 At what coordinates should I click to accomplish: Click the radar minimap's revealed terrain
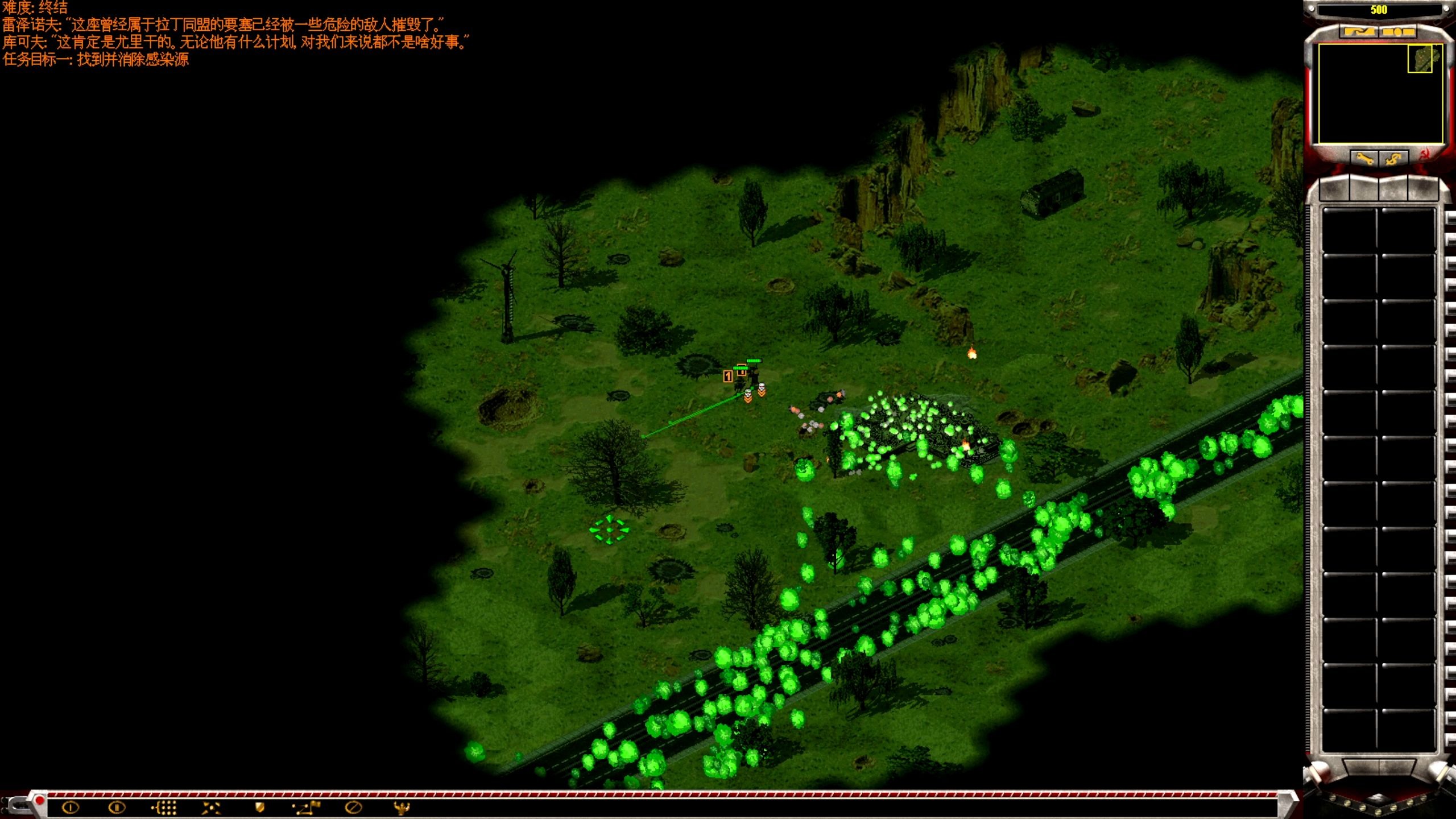(1420, 59)
